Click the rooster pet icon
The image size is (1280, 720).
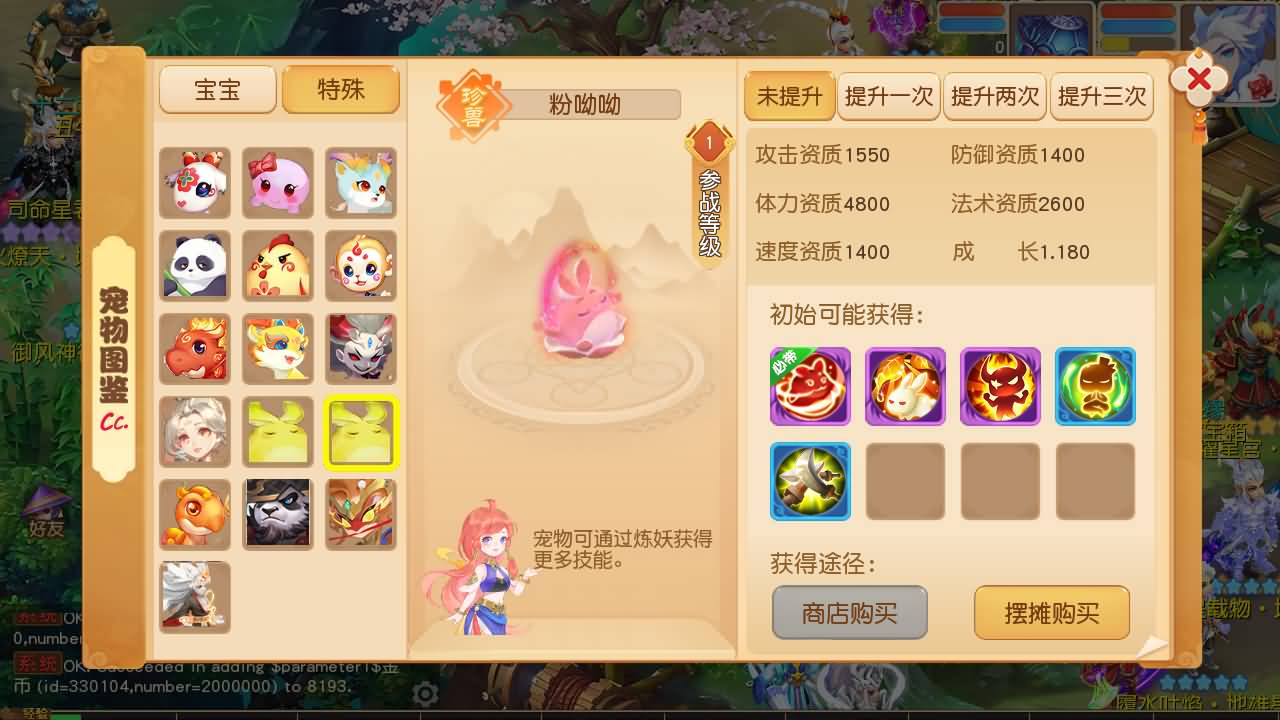point(278,265)
